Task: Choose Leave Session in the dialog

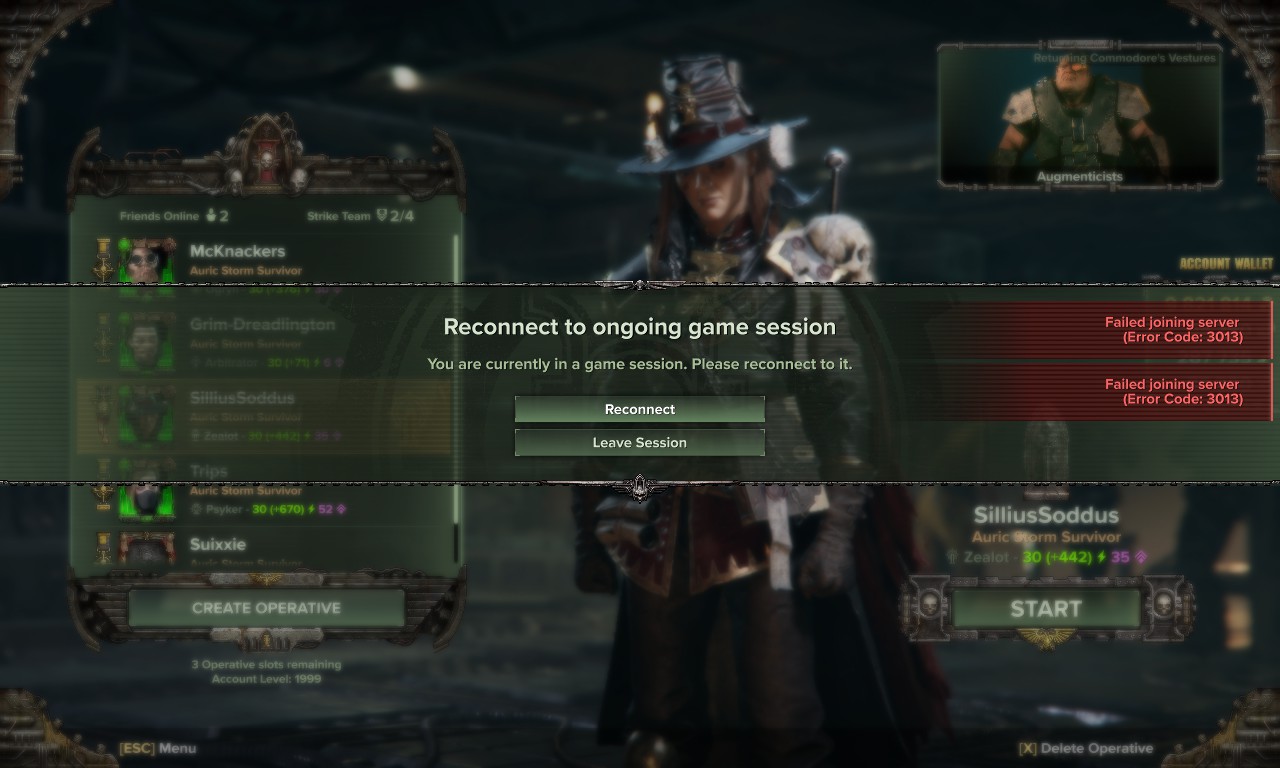Action: (640, 442)
